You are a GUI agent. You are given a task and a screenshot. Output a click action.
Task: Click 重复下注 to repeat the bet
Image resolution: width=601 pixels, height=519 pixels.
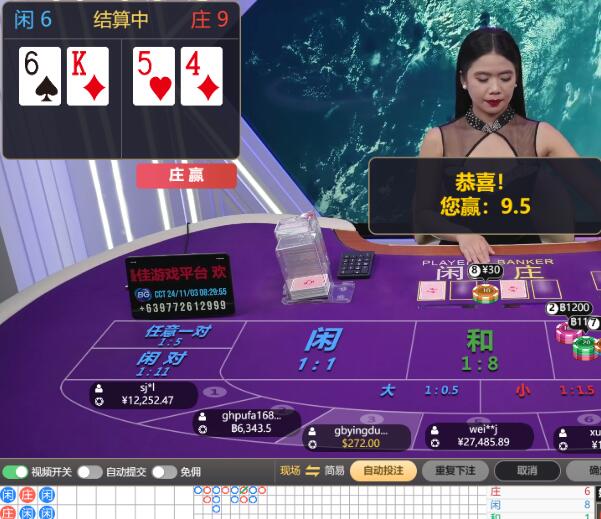(455, 471)
